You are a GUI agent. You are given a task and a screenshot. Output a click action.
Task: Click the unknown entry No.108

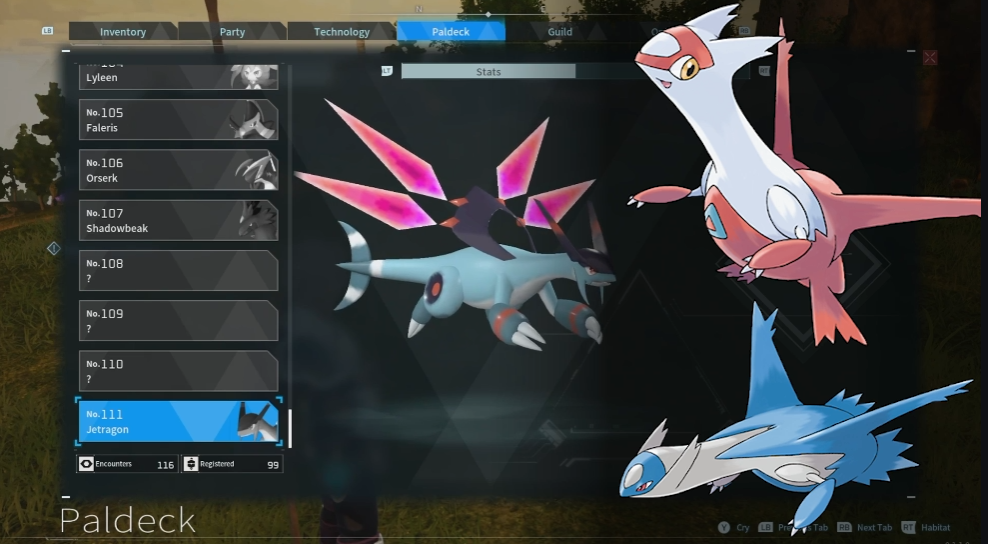(178, 270)
